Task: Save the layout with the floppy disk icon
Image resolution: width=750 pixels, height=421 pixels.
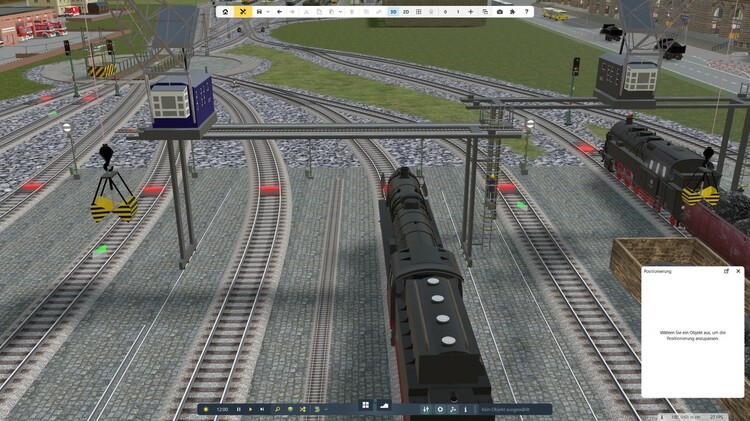Action: [x=260, y=12]
